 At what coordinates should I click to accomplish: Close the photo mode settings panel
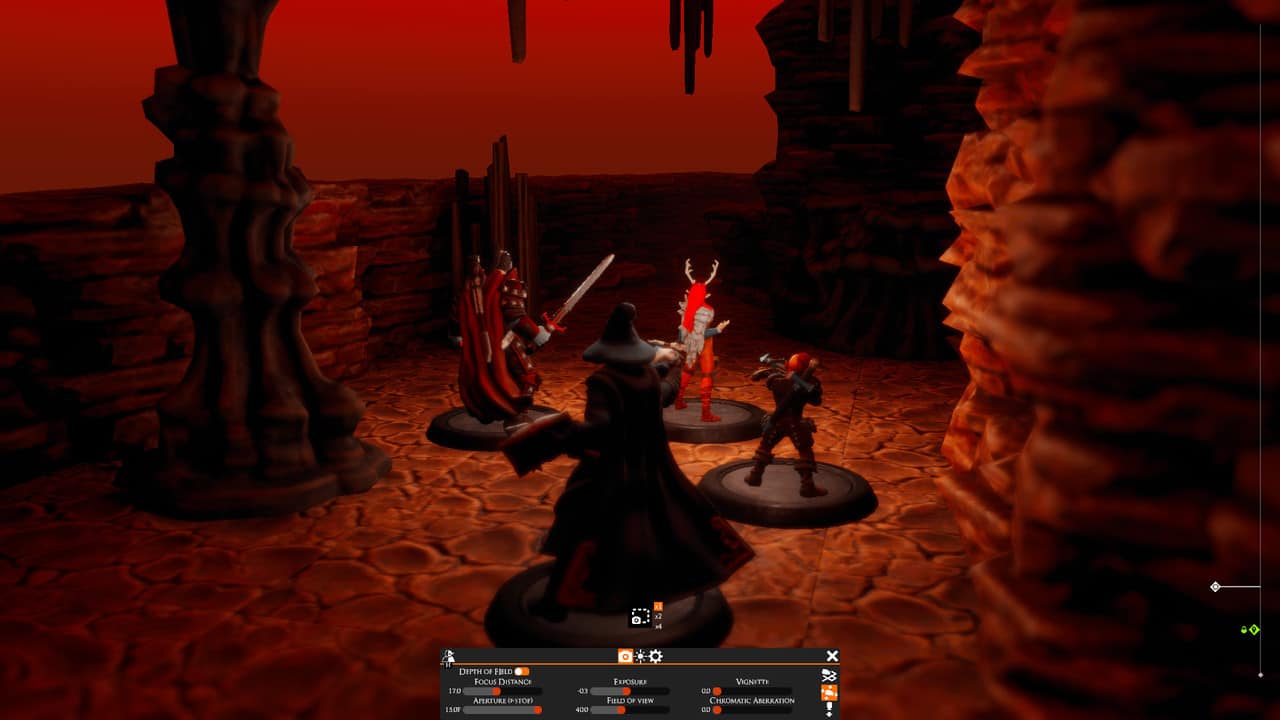833,656
